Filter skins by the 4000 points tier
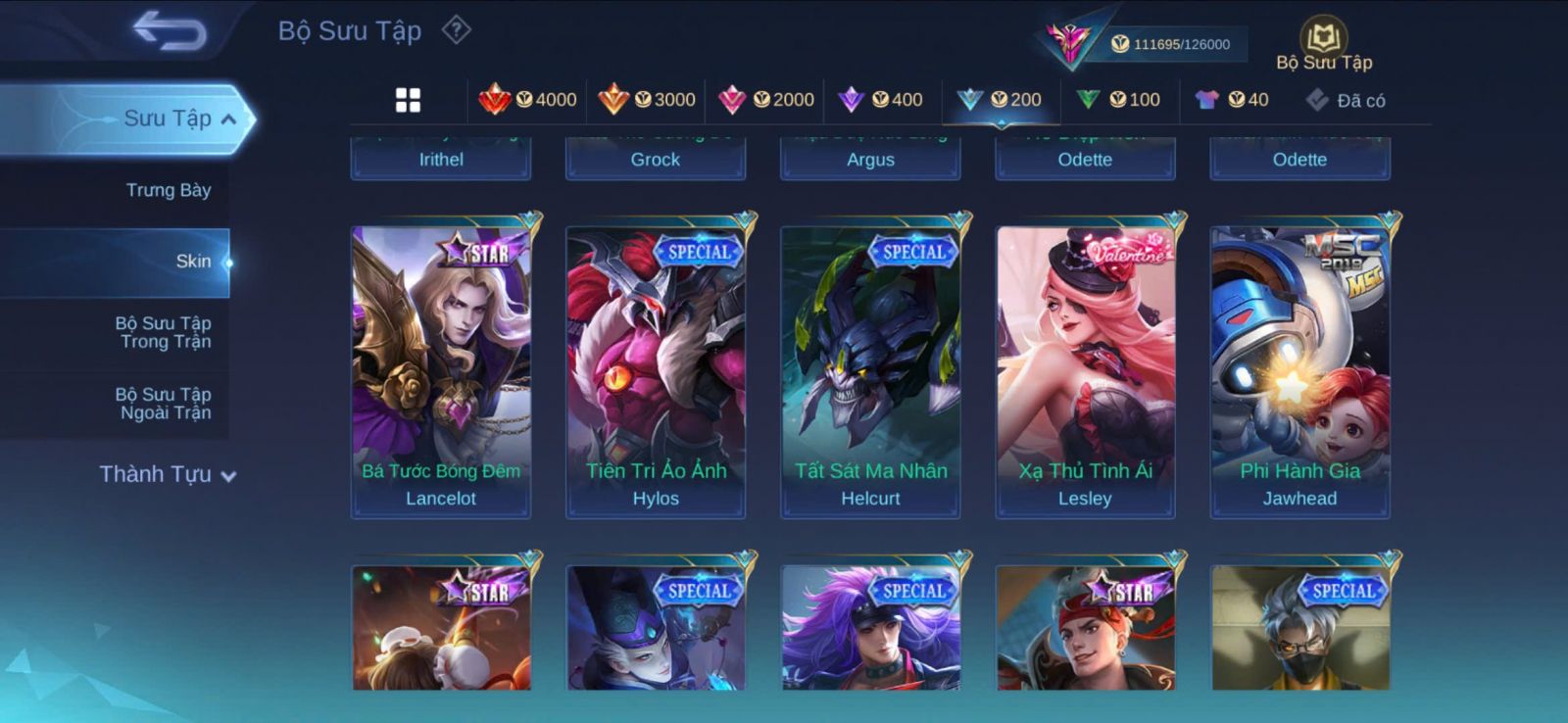This screenshot has width=1568, height=723. (527, 100)
